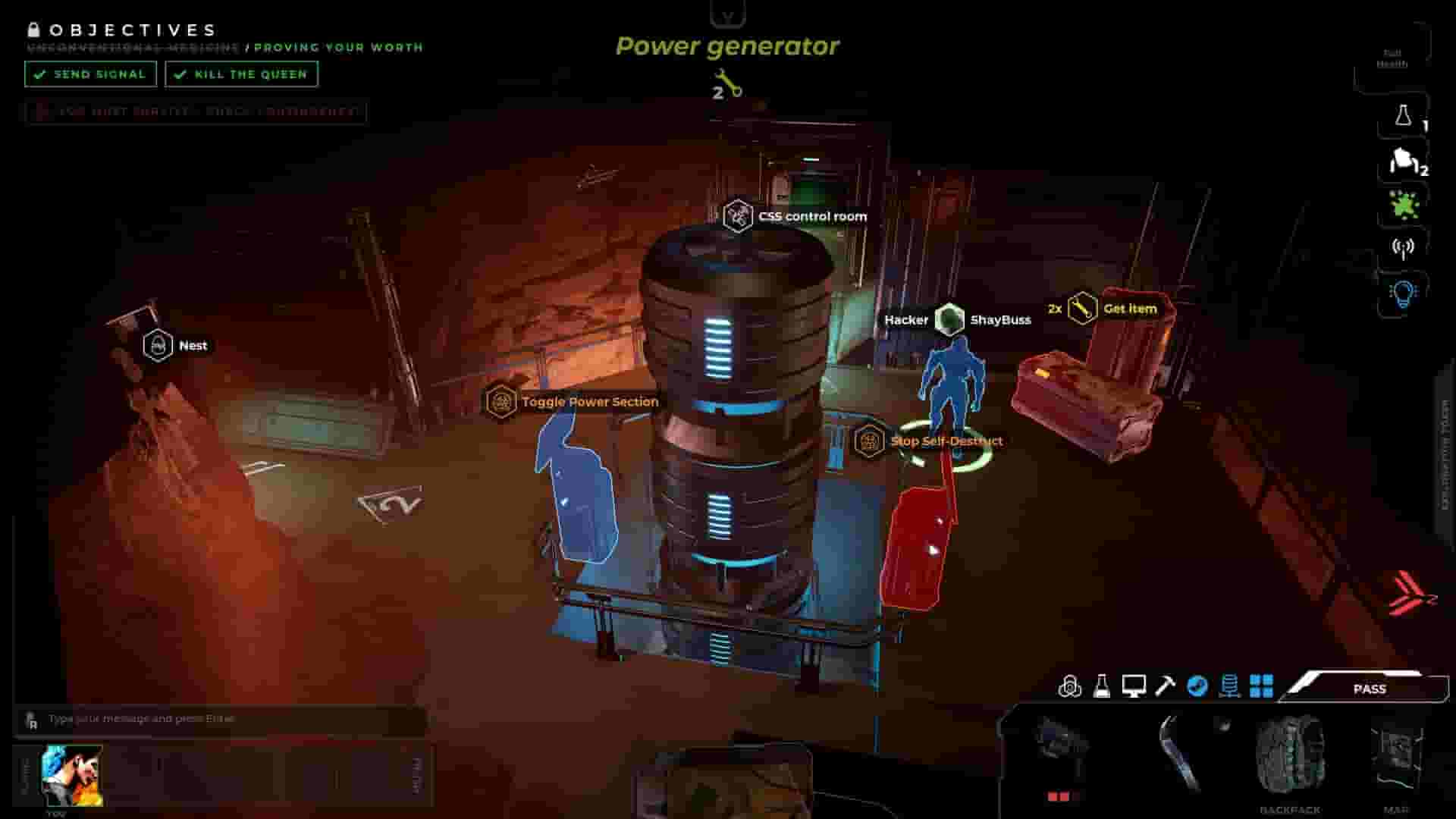1456x819 pixels.
Task: Activate the signal antenna icon
Action: point(1404,246)
